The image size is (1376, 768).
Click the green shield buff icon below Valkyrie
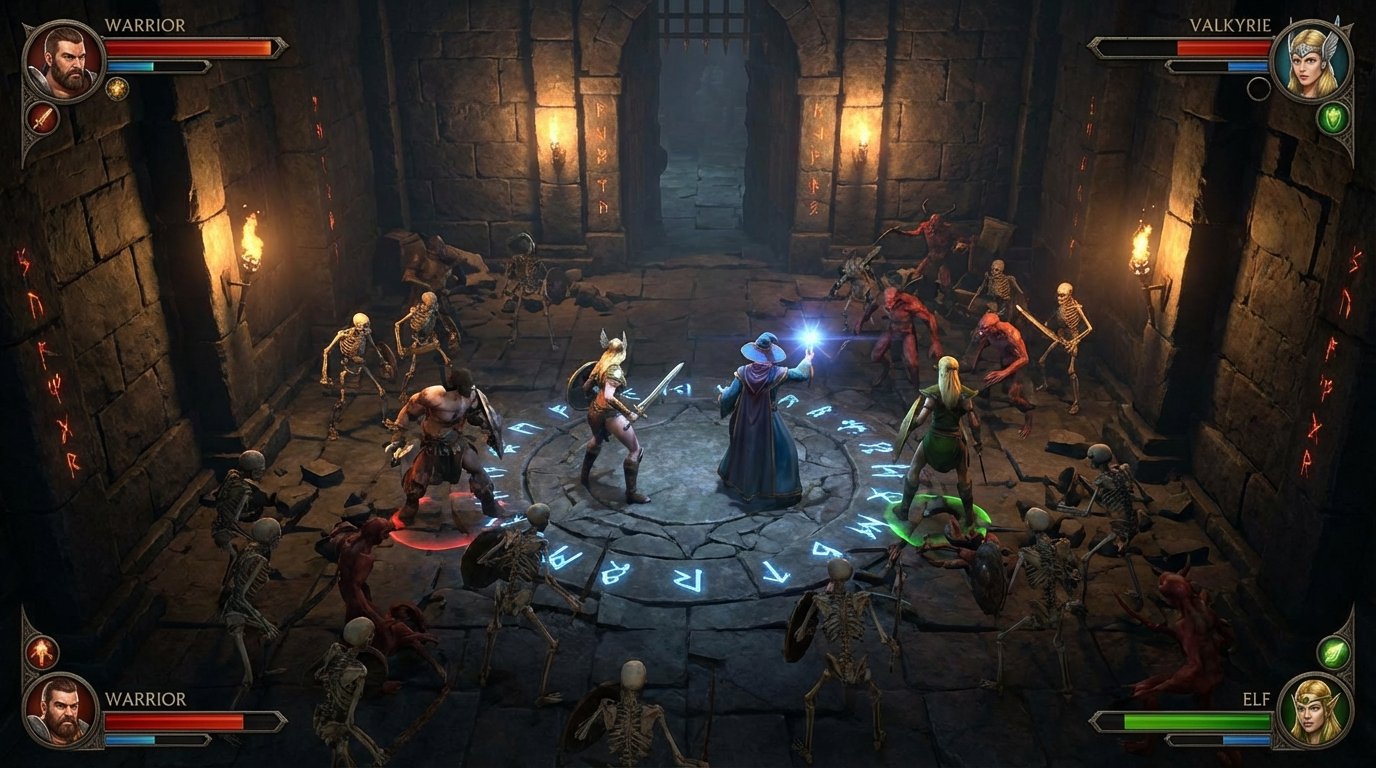(x=1334, y=119)
